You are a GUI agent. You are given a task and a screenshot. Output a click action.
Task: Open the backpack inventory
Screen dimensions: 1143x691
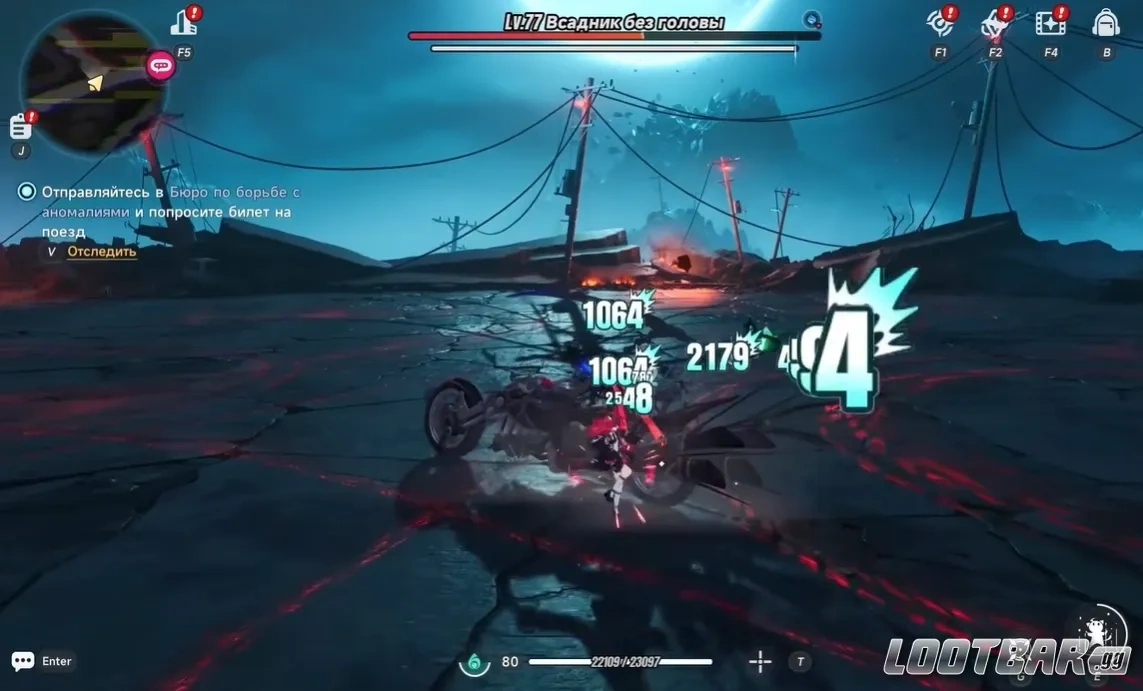coord(1105,22)
